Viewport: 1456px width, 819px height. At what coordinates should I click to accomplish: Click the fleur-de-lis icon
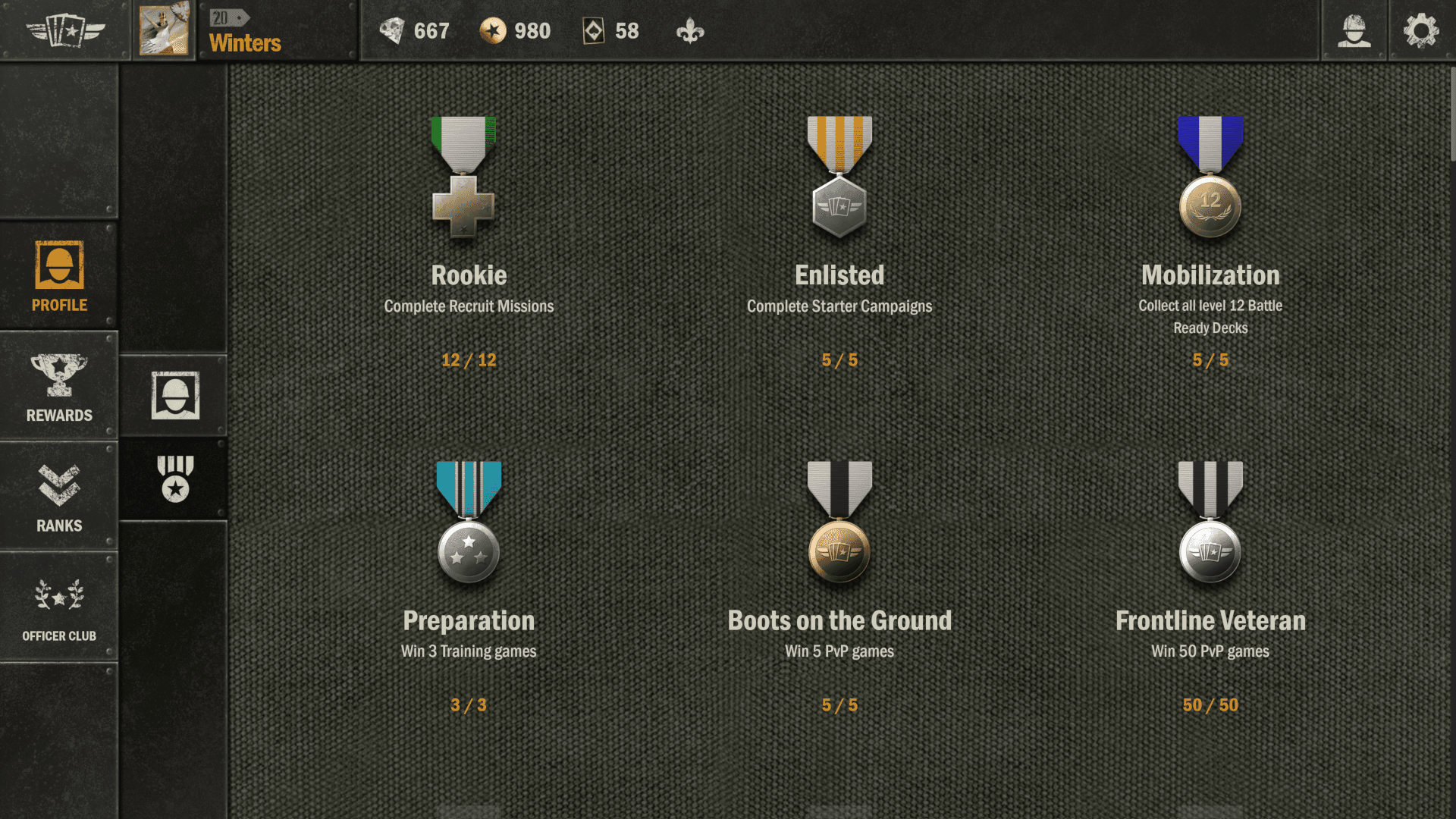(x=690, y=32)
